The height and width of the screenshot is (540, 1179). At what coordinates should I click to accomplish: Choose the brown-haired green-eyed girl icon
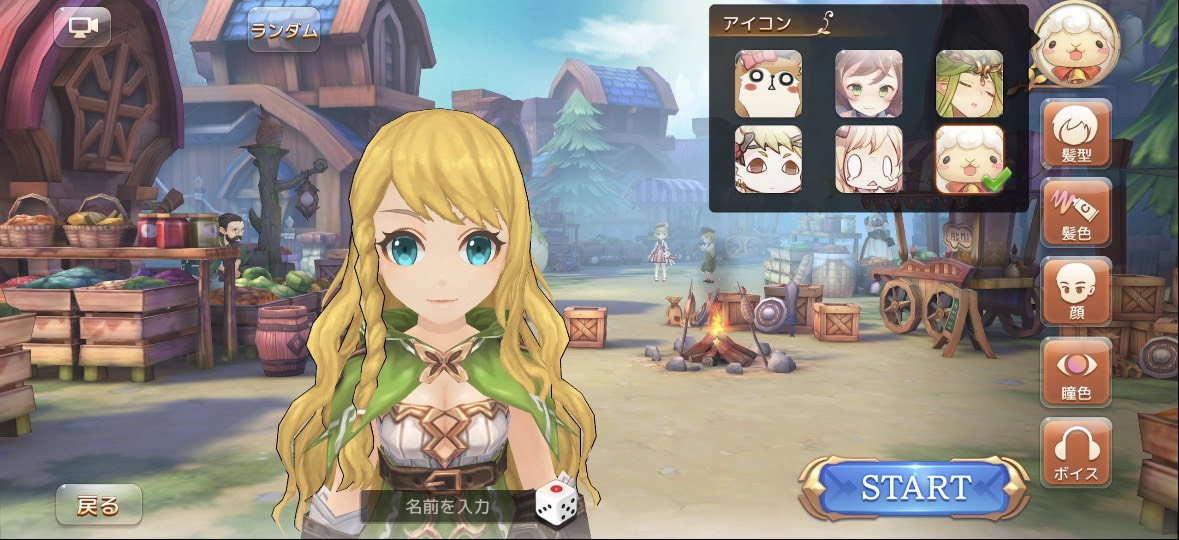(868, 84)
